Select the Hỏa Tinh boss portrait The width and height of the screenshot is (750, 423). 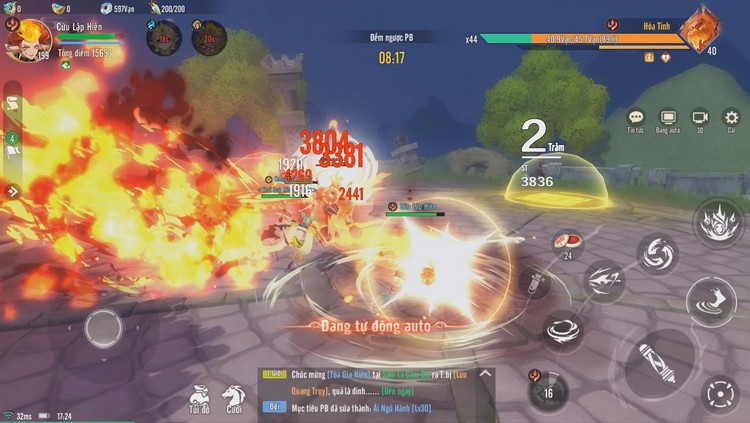click(700, 30)
